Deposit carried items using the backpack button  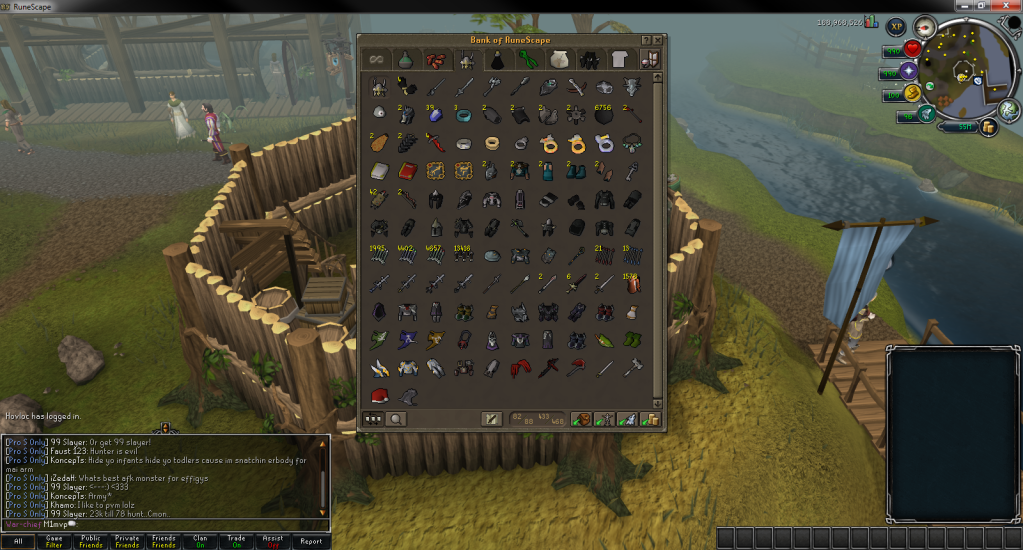pyautogui.click(x=581, y=419)
